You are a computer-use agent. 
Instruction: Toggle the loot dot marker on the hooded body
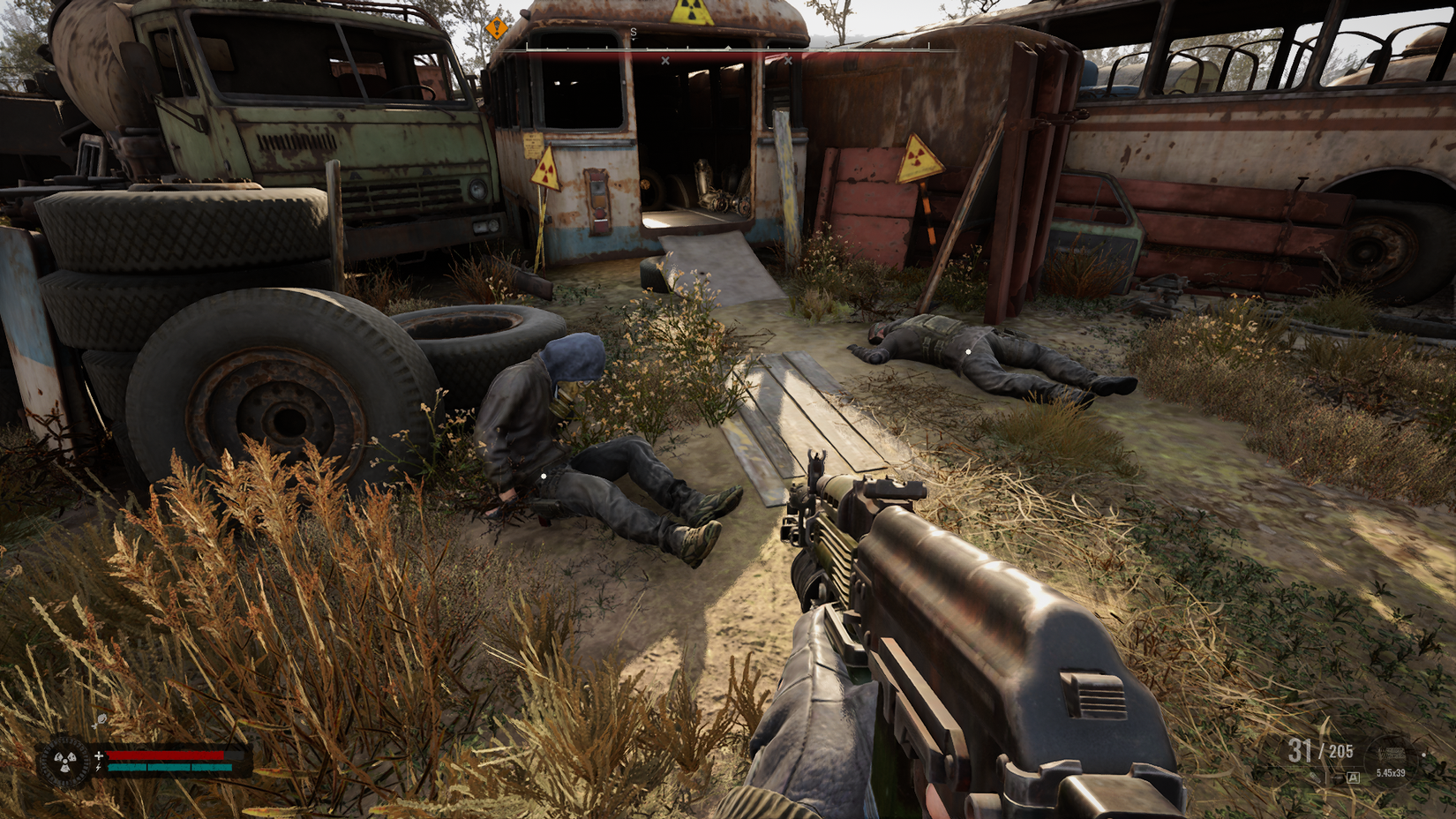[x=542, y=475]
